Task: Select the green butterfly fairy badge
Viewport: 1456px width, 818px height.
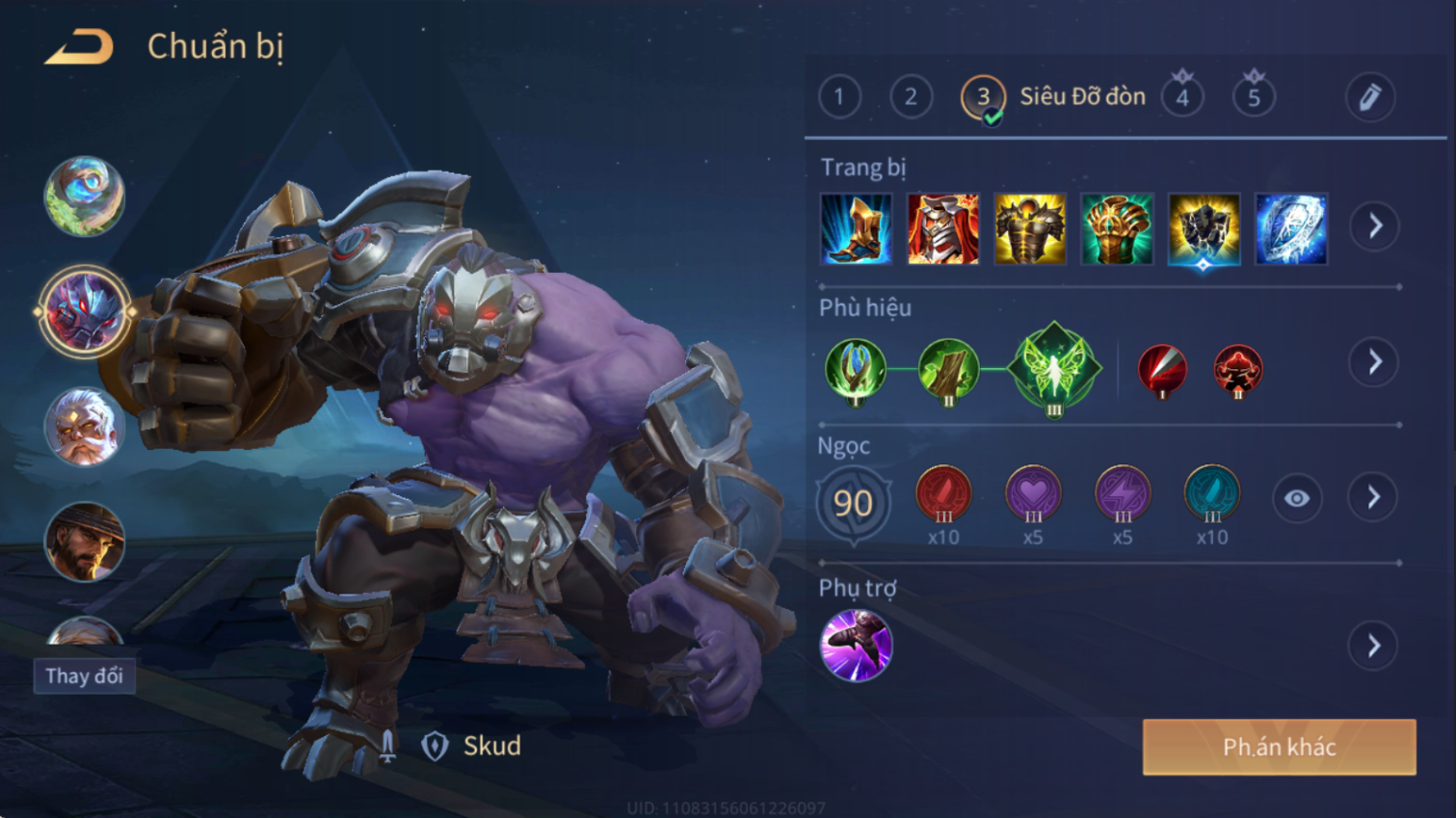Action: 1054,369
